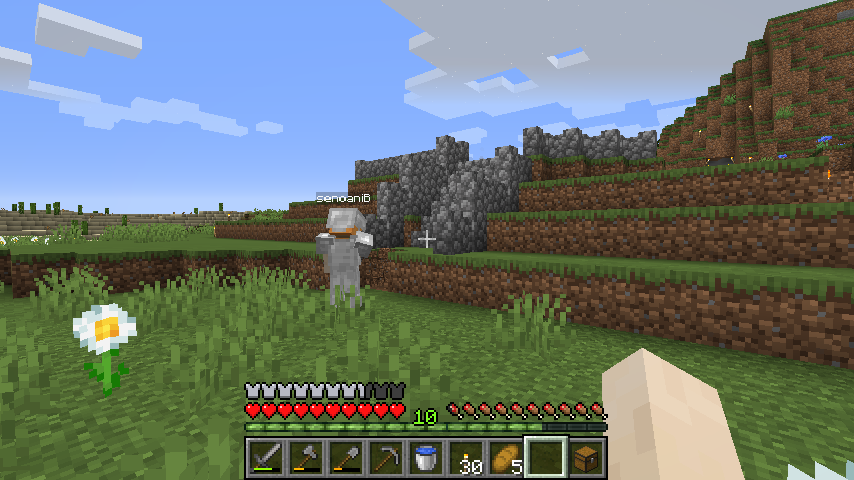The width and height of the screenshot is (854, 480).
Task: Switch to the iron pickaxe slot
Action: [385, 458]
